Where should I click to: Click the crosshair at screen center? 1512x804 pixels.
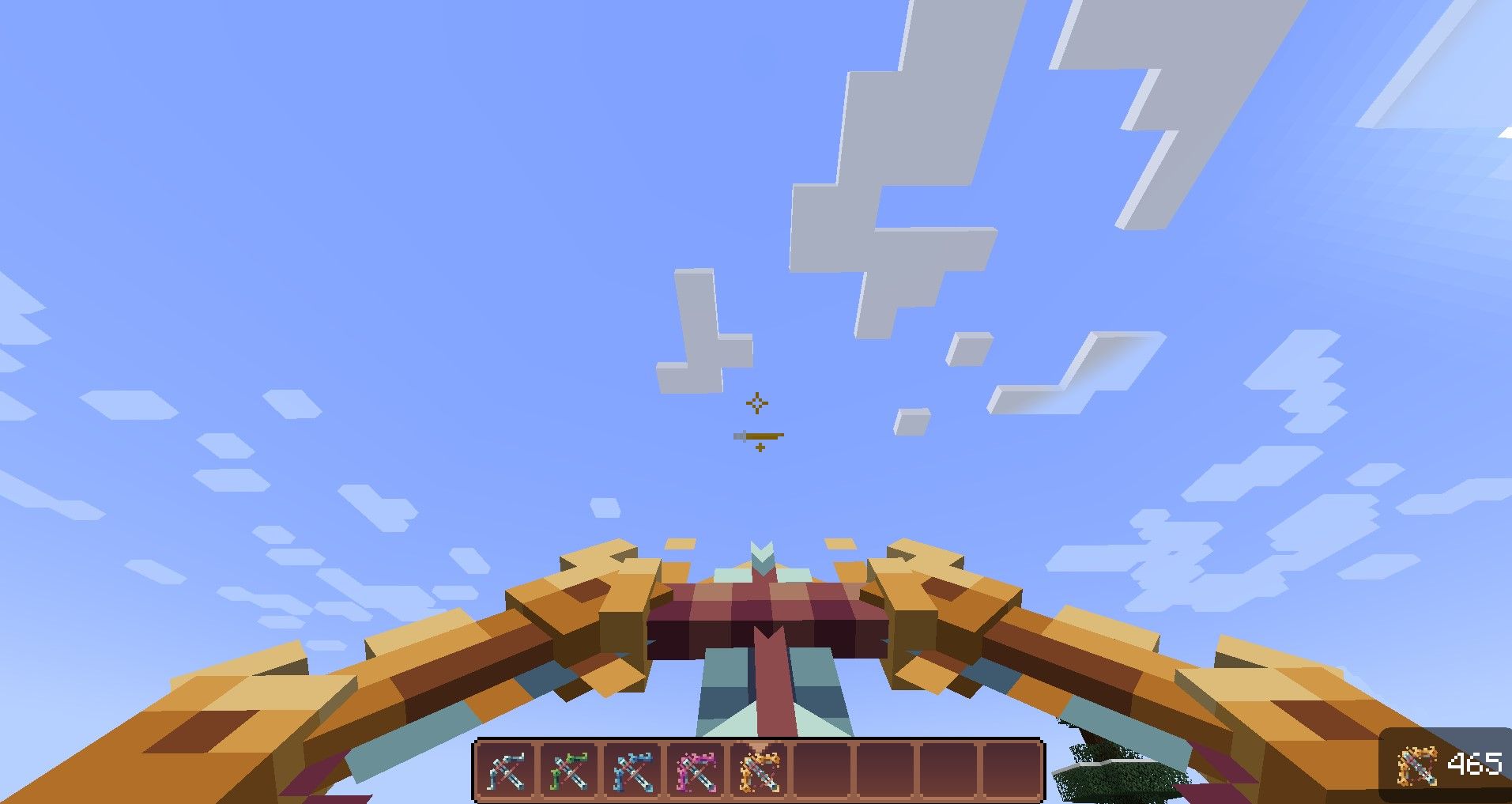(756, 403)
